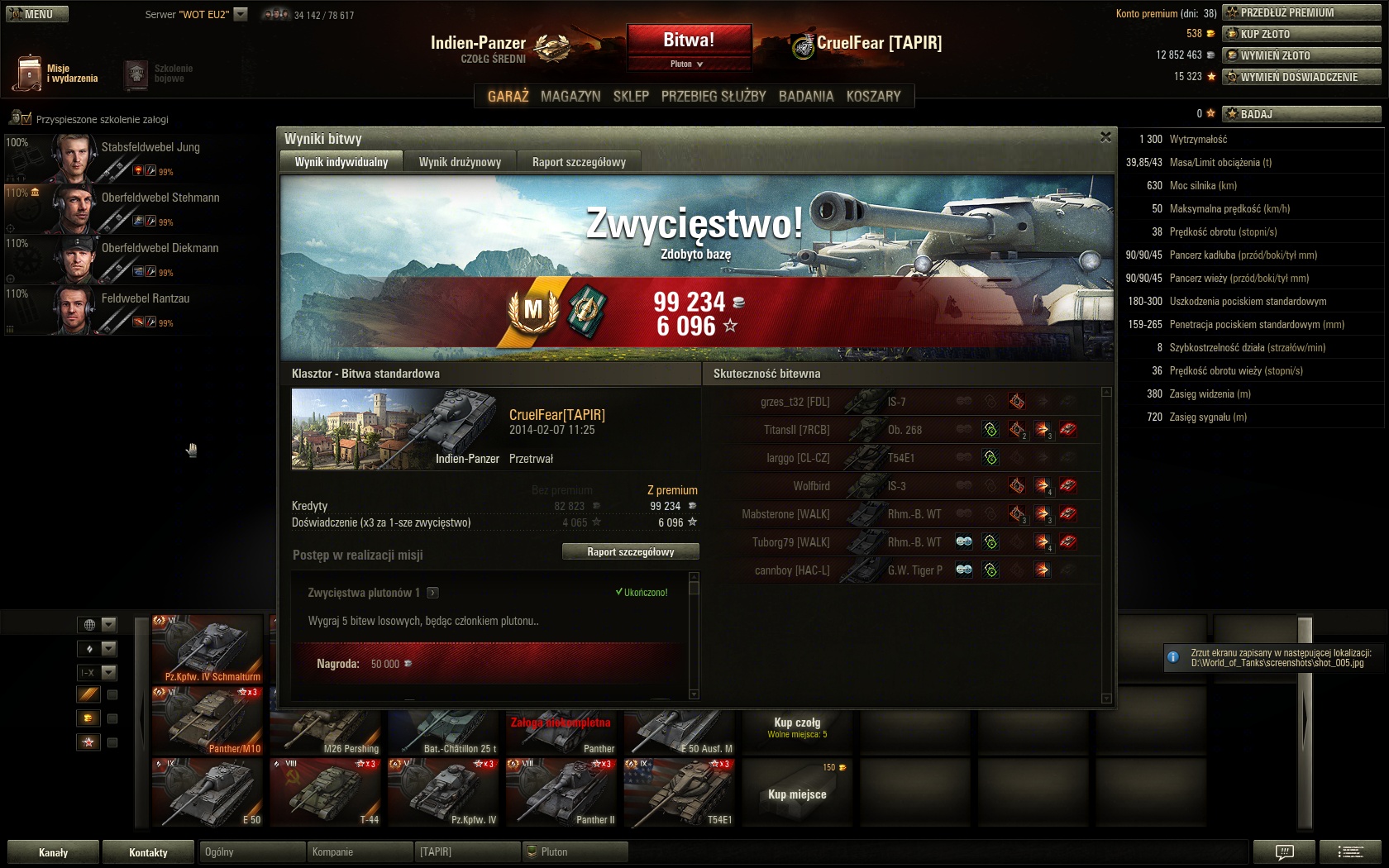
Task: Open the MENU button
Action: click(x=37, y=14)
